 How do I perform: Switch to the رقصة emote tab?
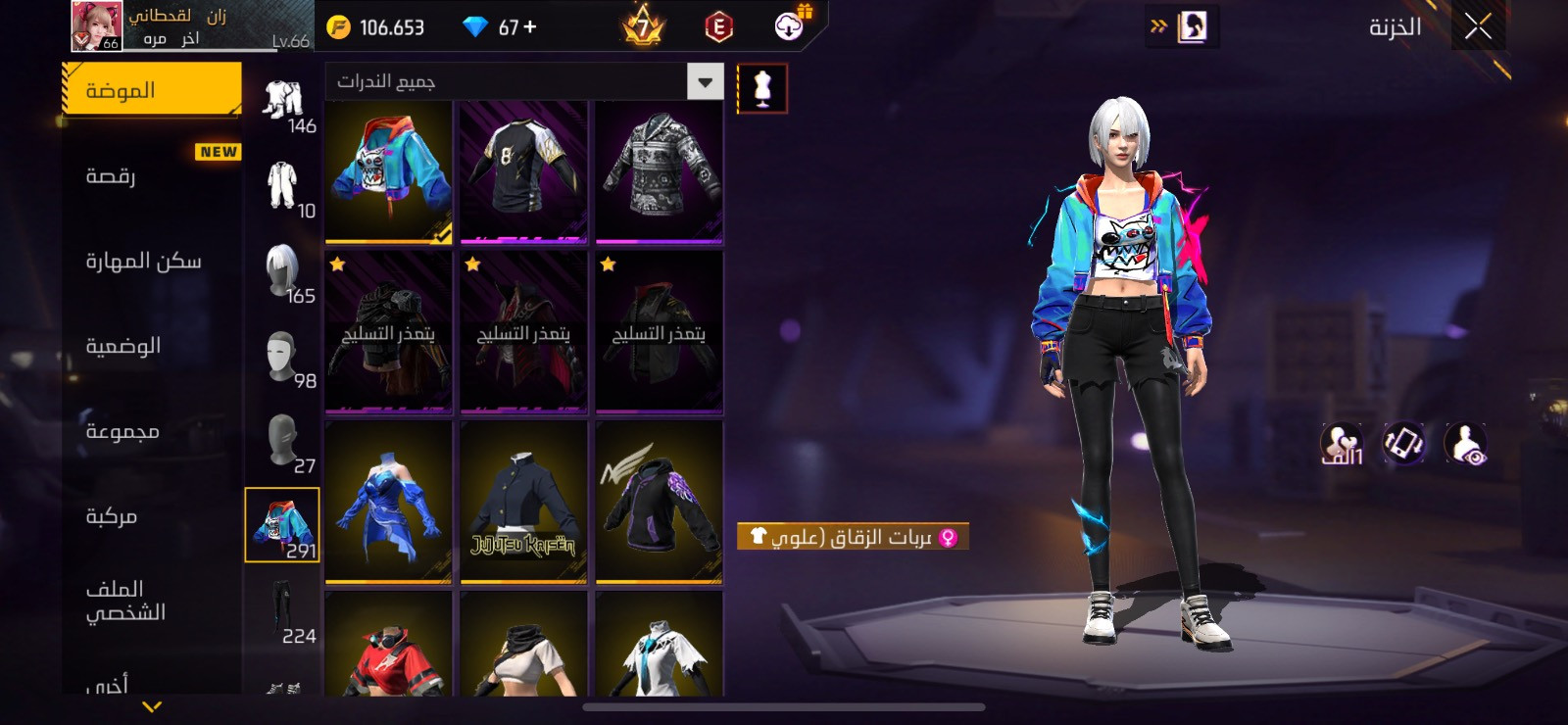coord(151,175)
